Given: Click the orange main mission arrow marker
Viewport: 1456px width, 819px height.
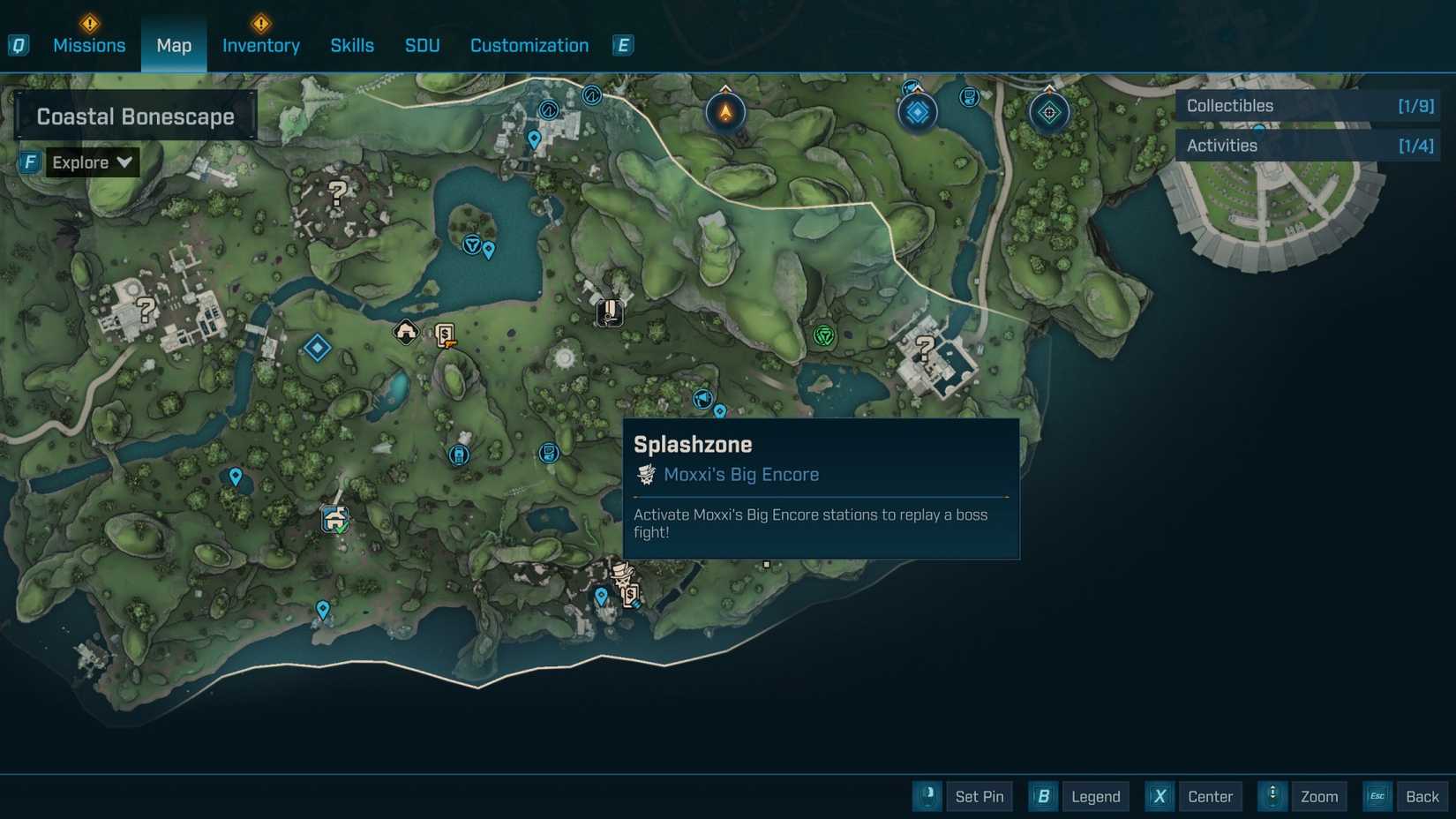Looking at the screenshot, I should pos(724,111).
